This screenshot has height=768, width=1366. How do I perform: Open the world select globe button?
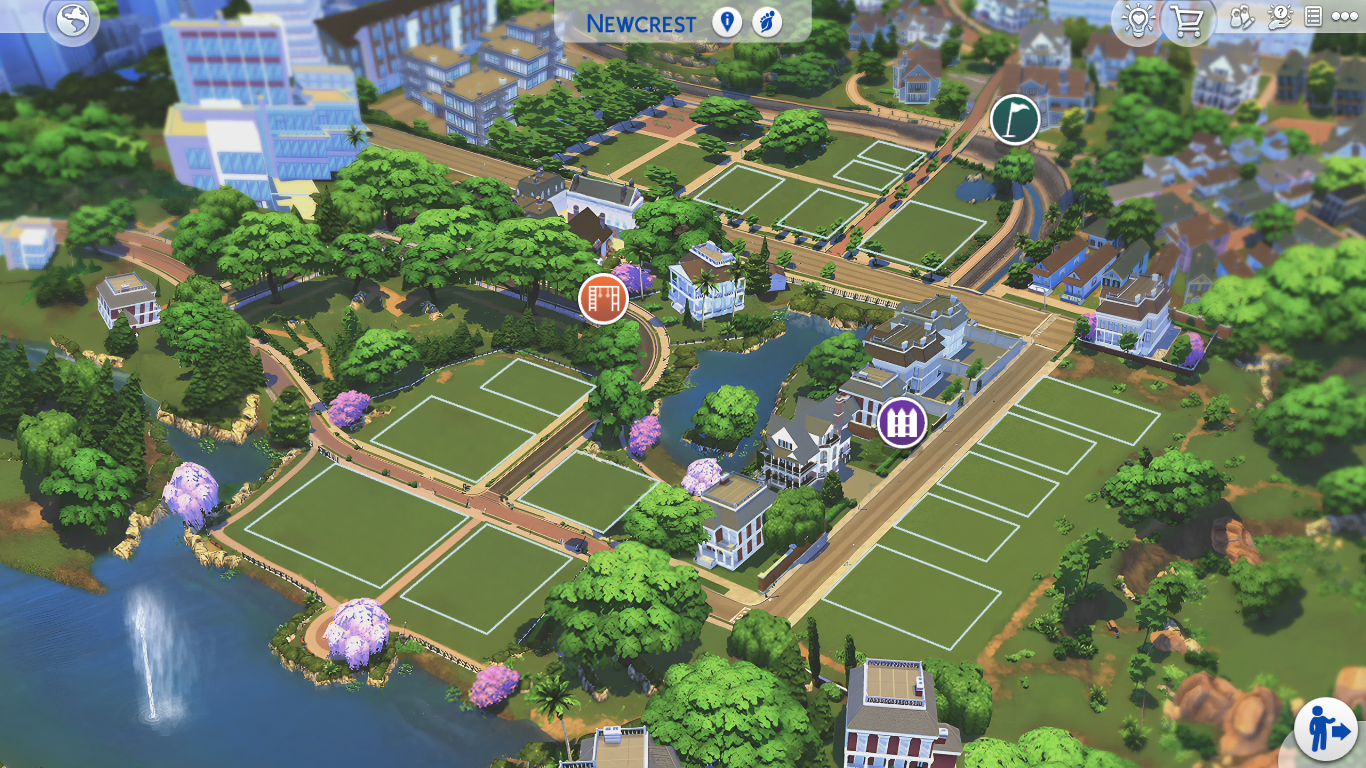tap(73, 20)
